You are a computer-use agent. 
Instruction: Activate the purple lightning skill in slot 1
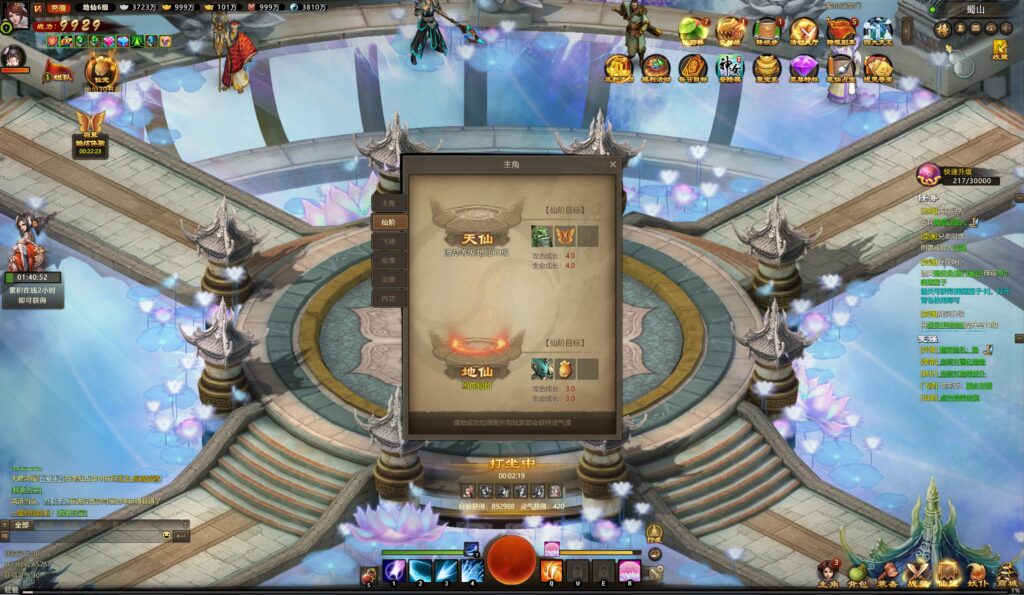point(395,571)
